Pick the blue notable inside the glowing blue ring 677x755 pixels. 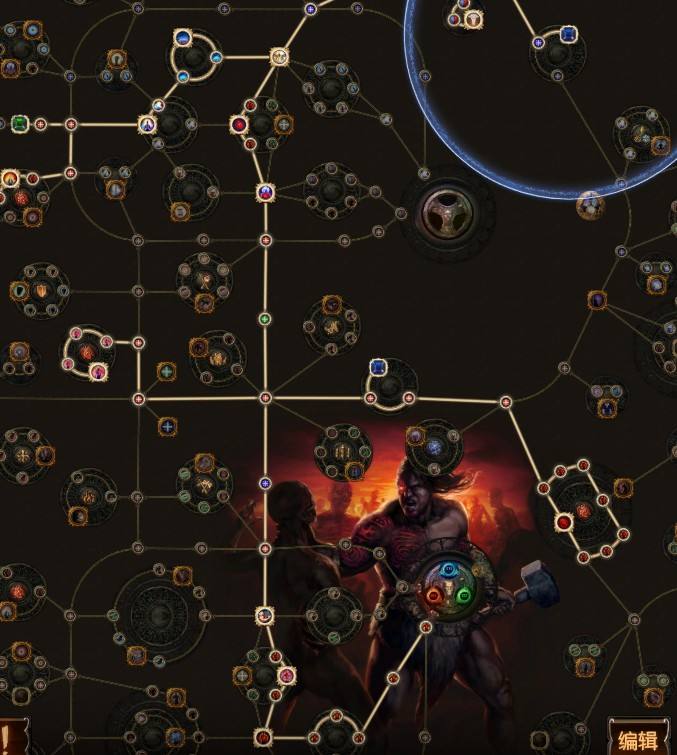569,35
